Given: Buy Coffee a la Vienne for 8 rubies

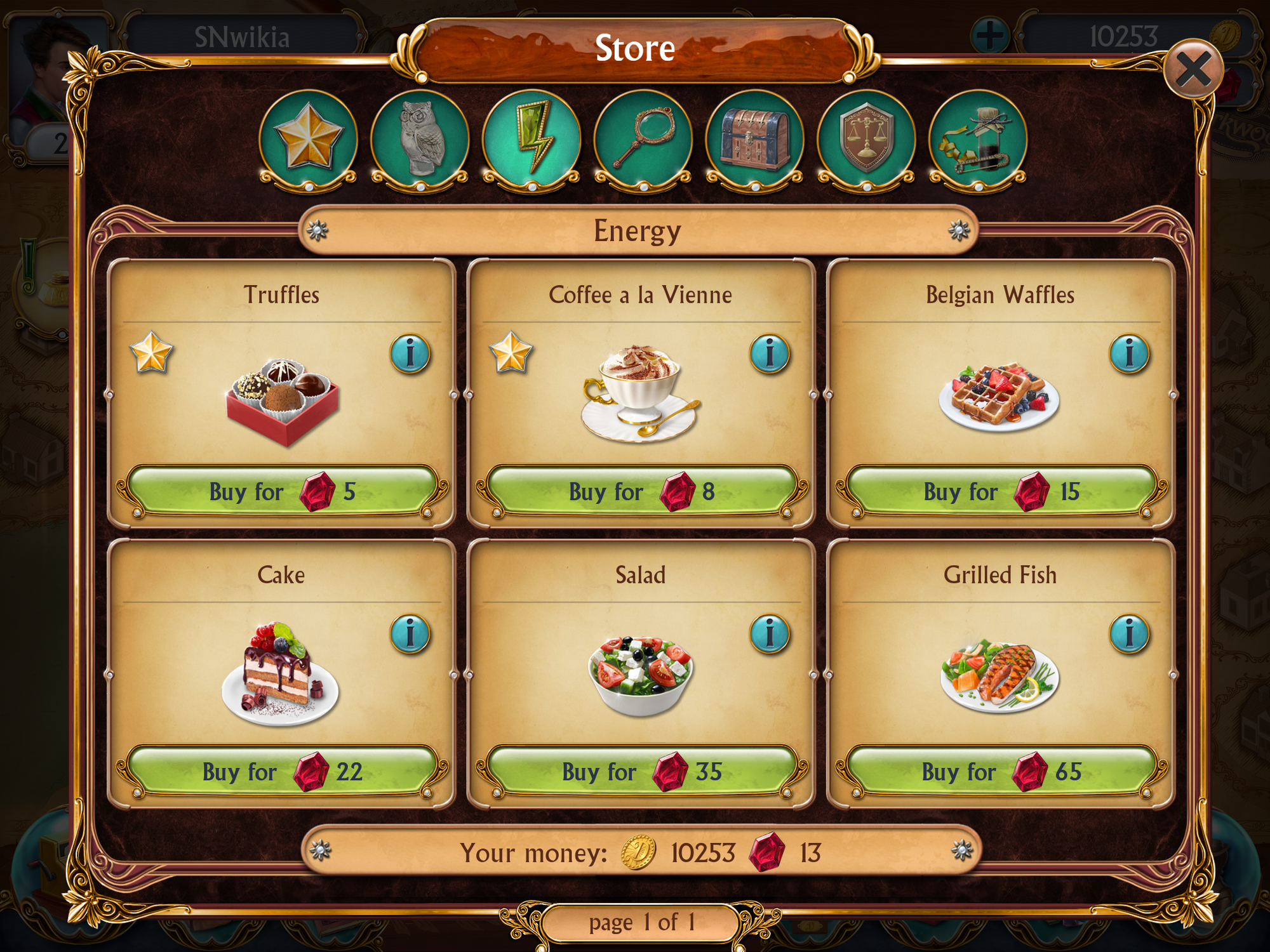Looking at the screenshot, I should click(x=641, y=492).
